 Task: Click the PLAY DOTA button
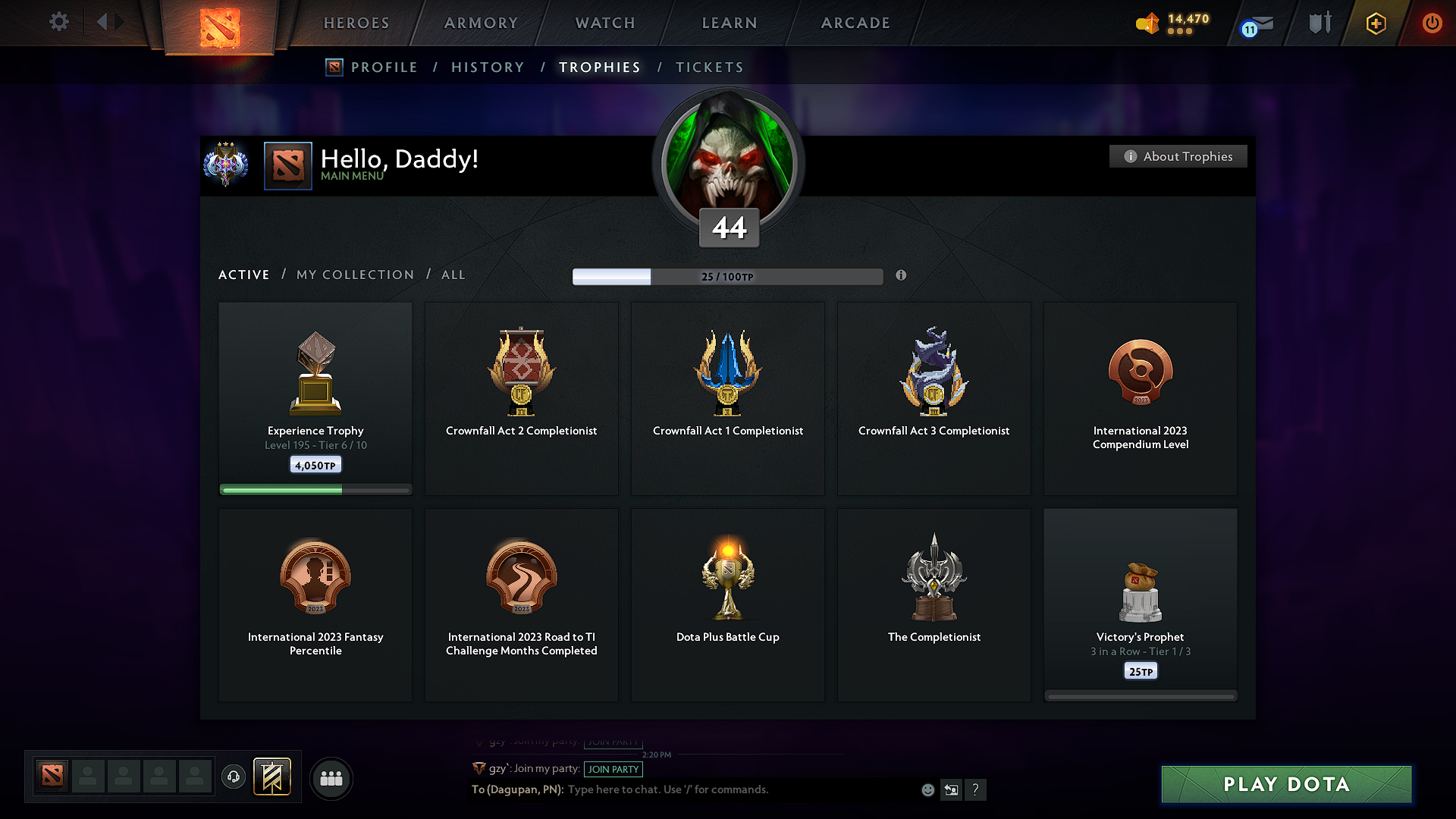(1285, 784)
